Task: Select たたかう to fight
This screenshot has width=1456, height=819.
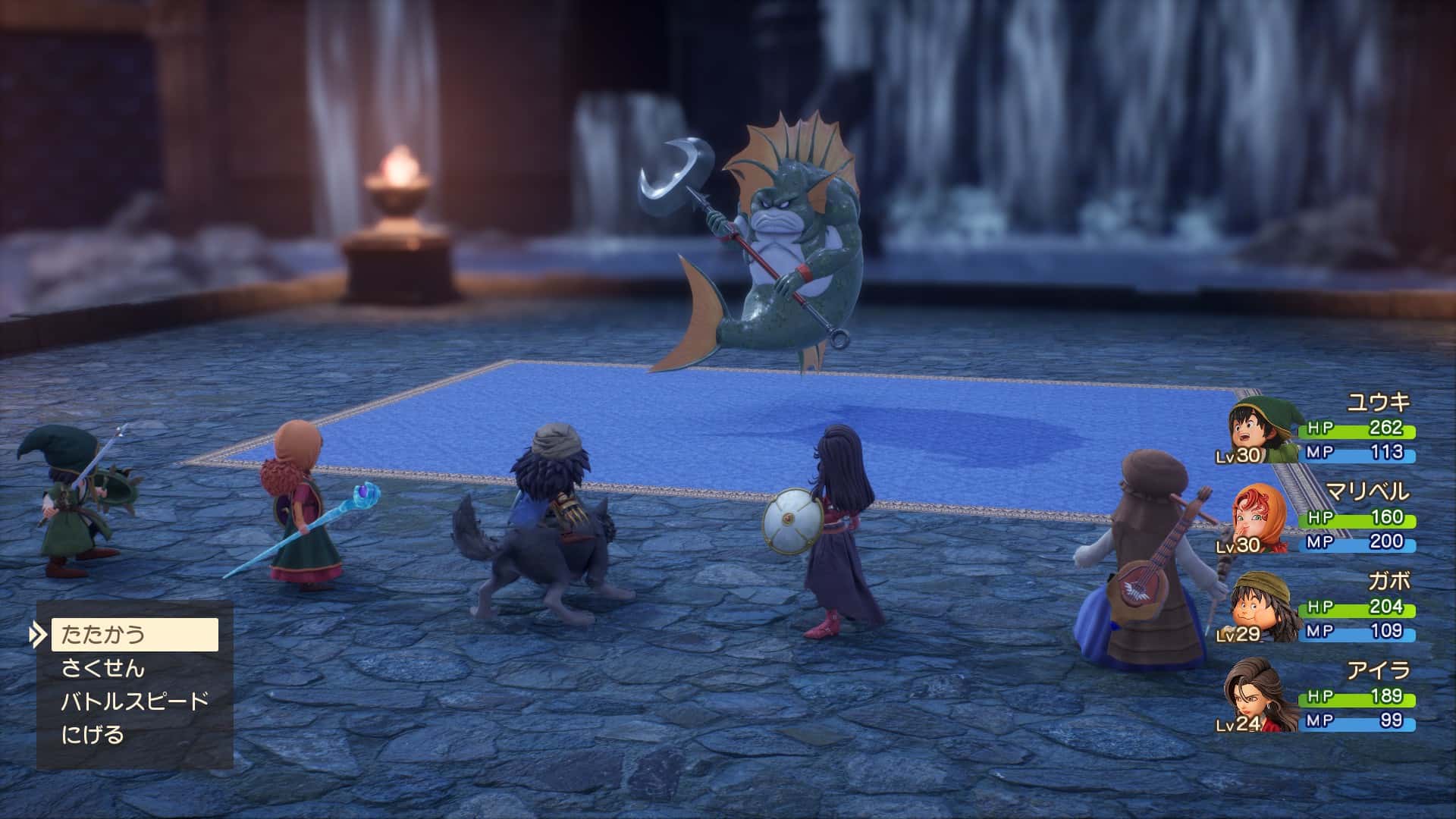Action: coord(134,635)
